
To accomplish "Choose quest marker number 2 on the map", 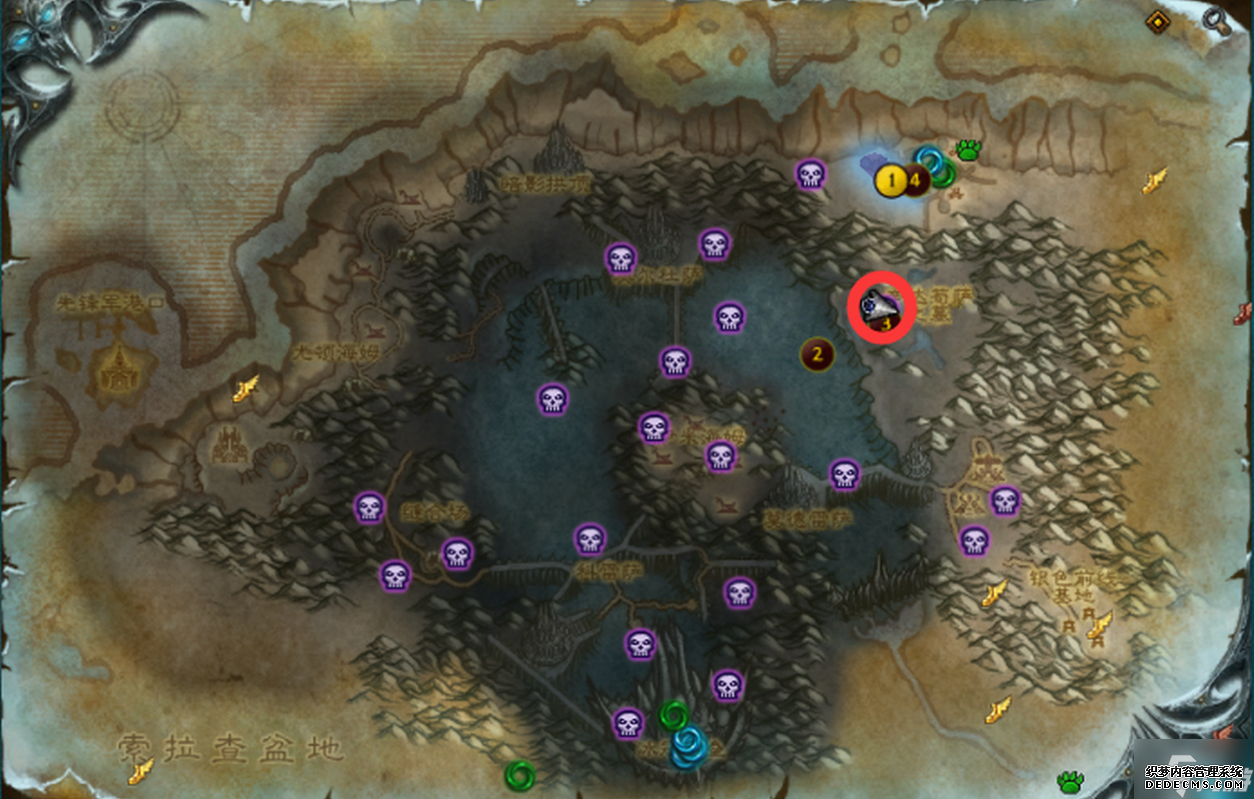I will pyautogui.click(x=818, y=353).
